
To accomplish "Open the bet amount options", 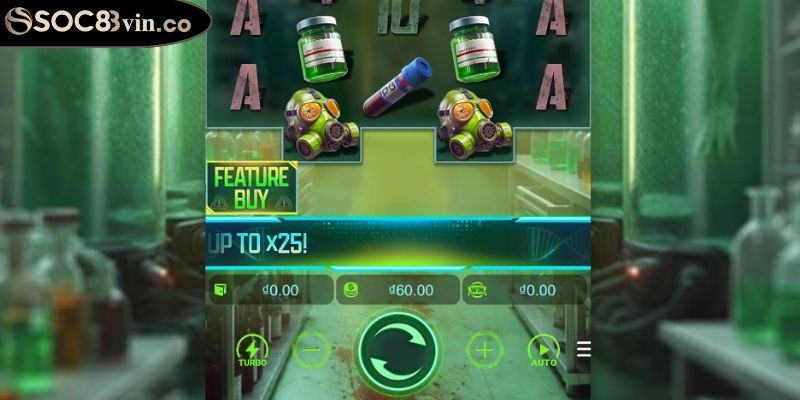I will (398, 290).
